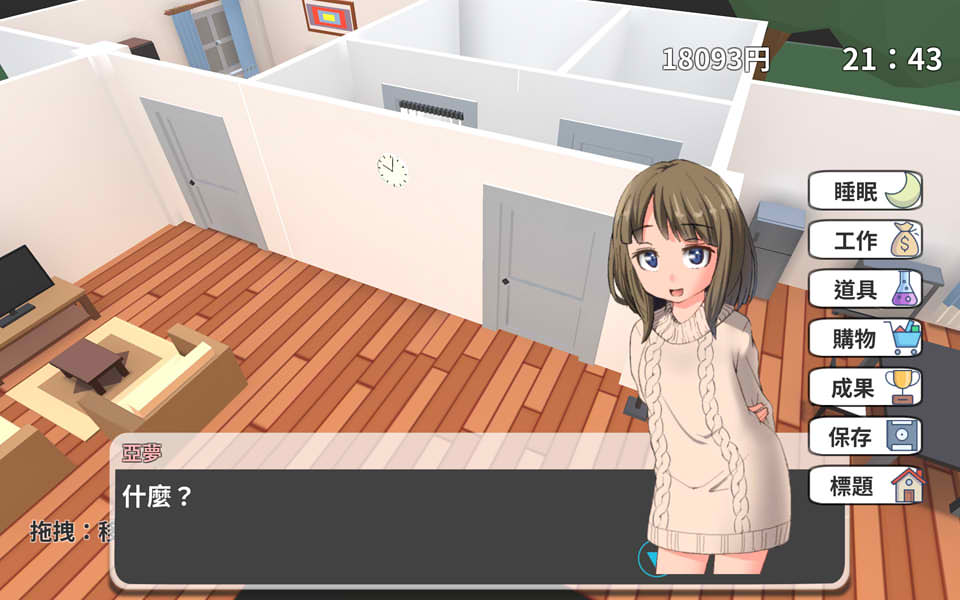
Task: Go to the 購物 (Shopping) screen
Action: coord(864,339)
